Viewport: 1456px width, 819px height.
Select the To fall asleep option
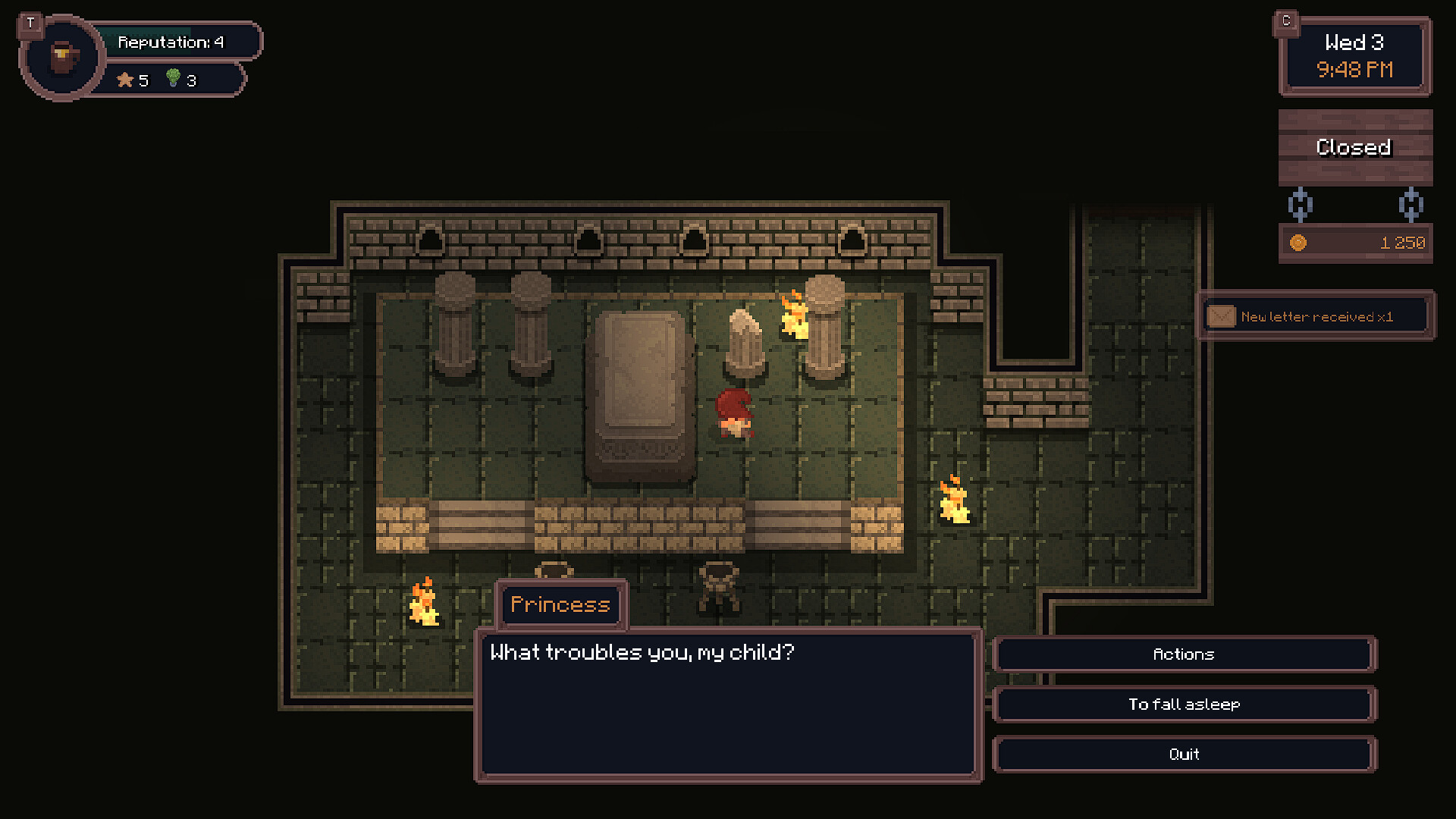tap(1184, 704)
